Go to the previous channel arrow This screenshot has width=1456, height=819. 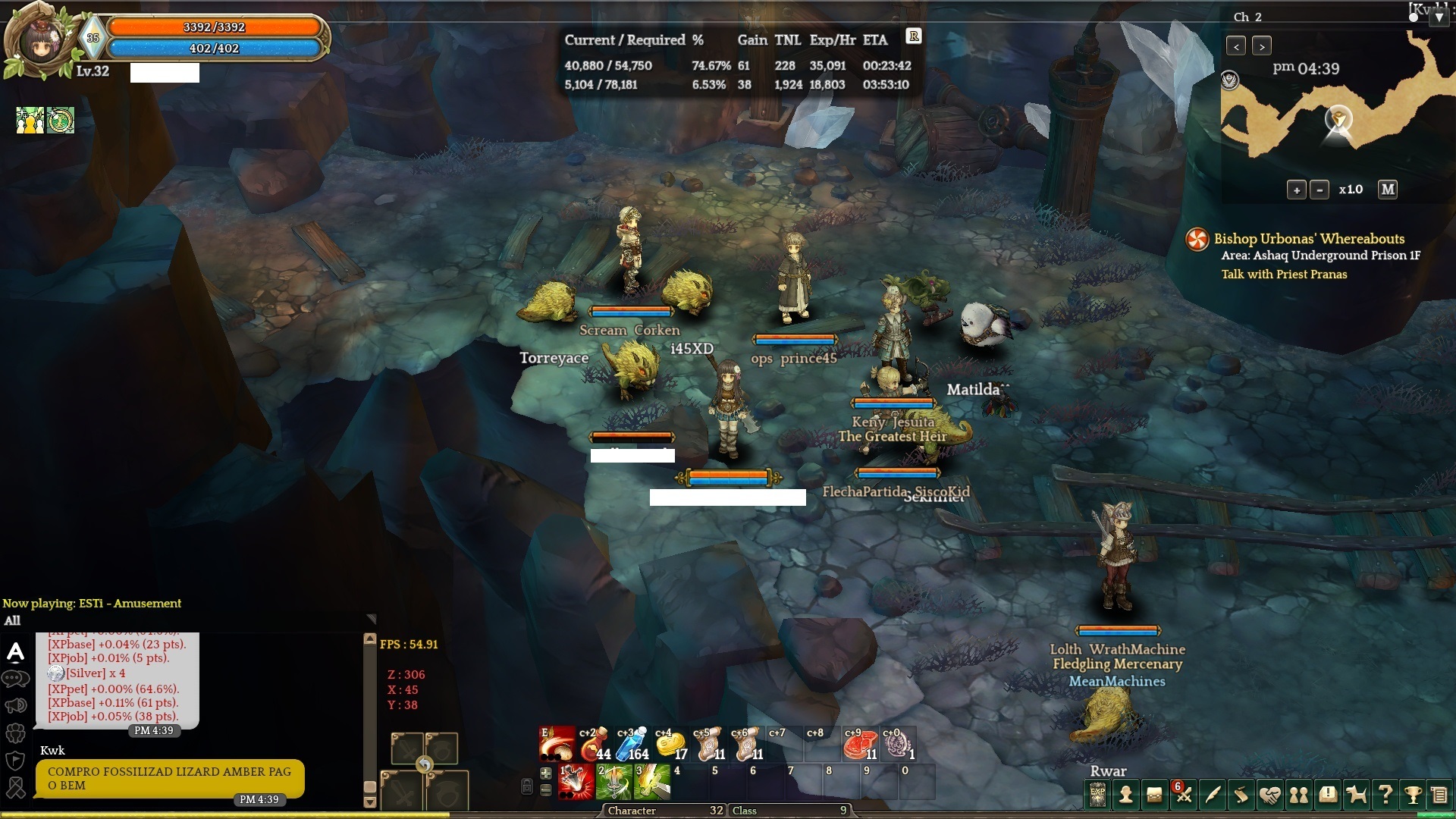click(x=1236, y=46)
